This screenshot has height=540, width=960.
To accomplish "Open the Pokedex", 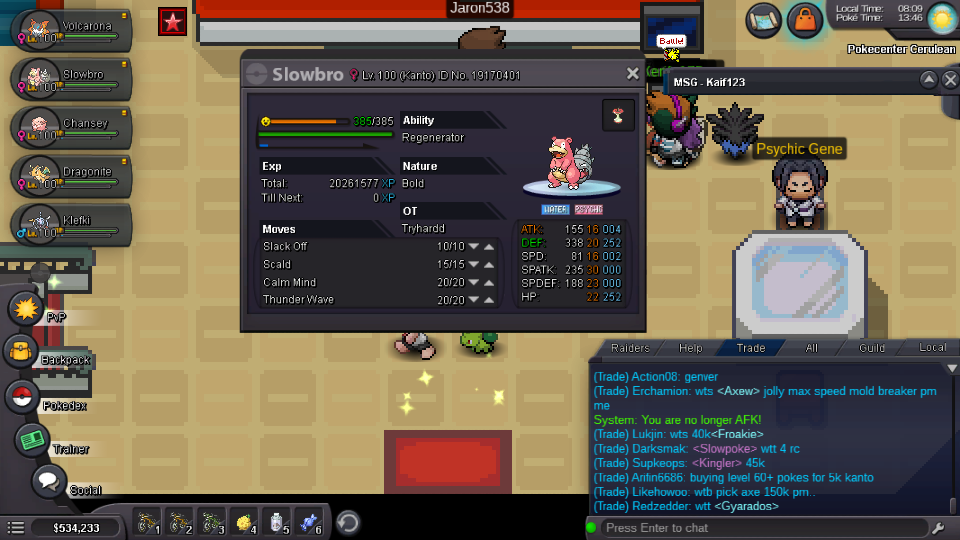I will pos(22,396).
